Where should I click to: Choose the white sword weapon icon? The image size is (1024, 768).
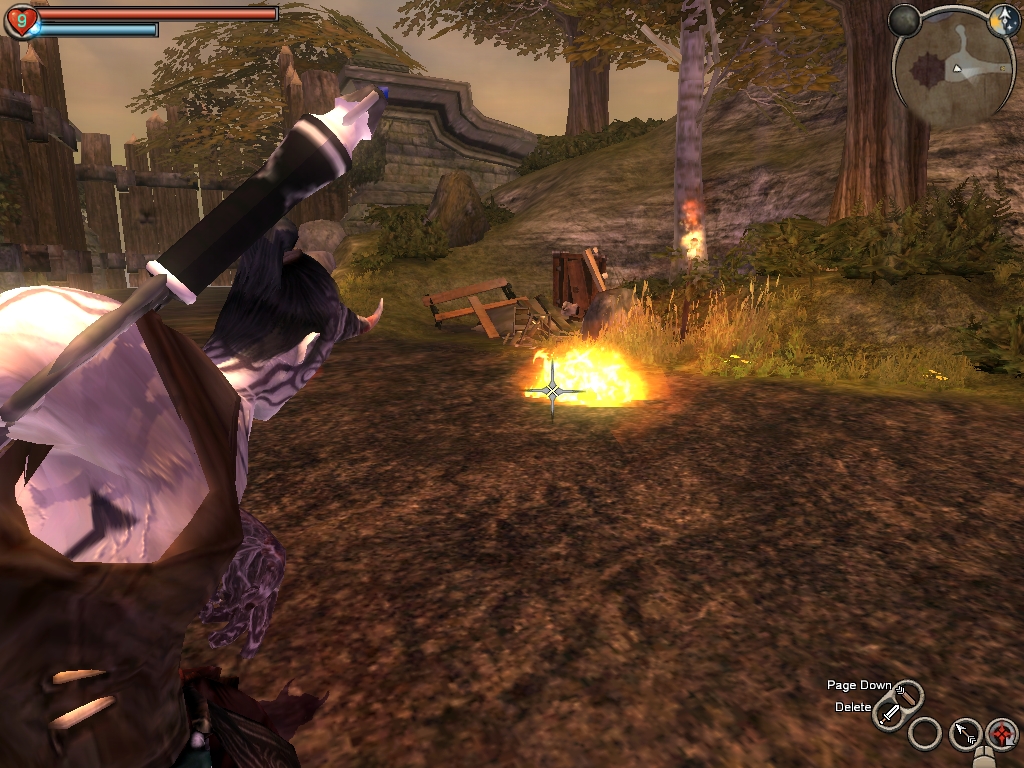click(888, 714)
